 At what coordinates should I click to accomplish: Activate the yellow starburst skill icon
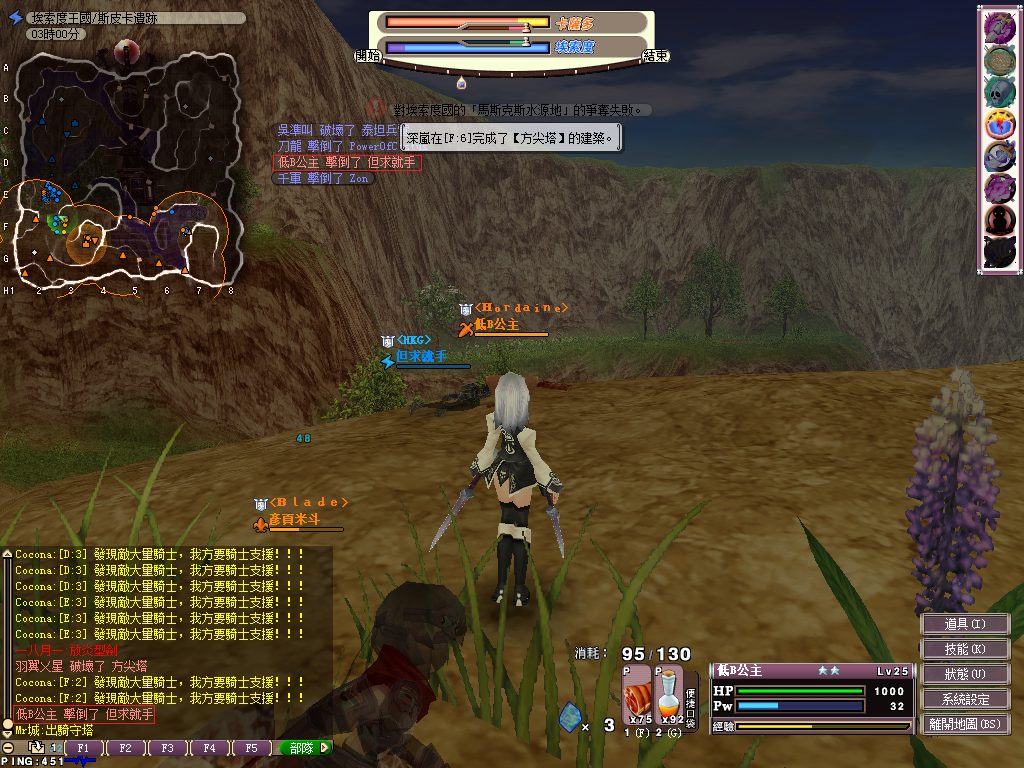[x=999, y=124]
